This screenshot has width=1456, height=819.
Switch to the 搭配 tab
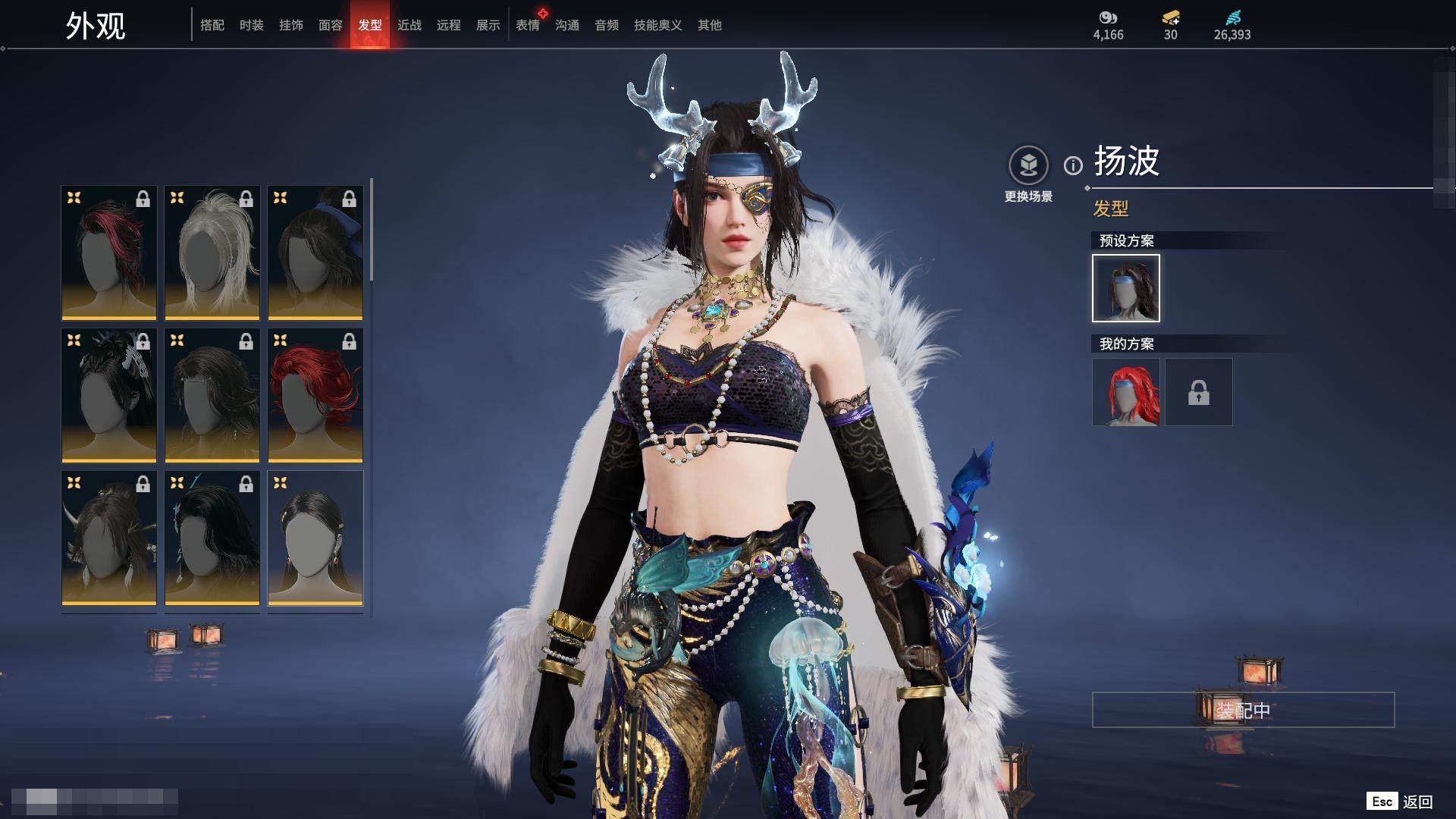(x=212, y=25)
